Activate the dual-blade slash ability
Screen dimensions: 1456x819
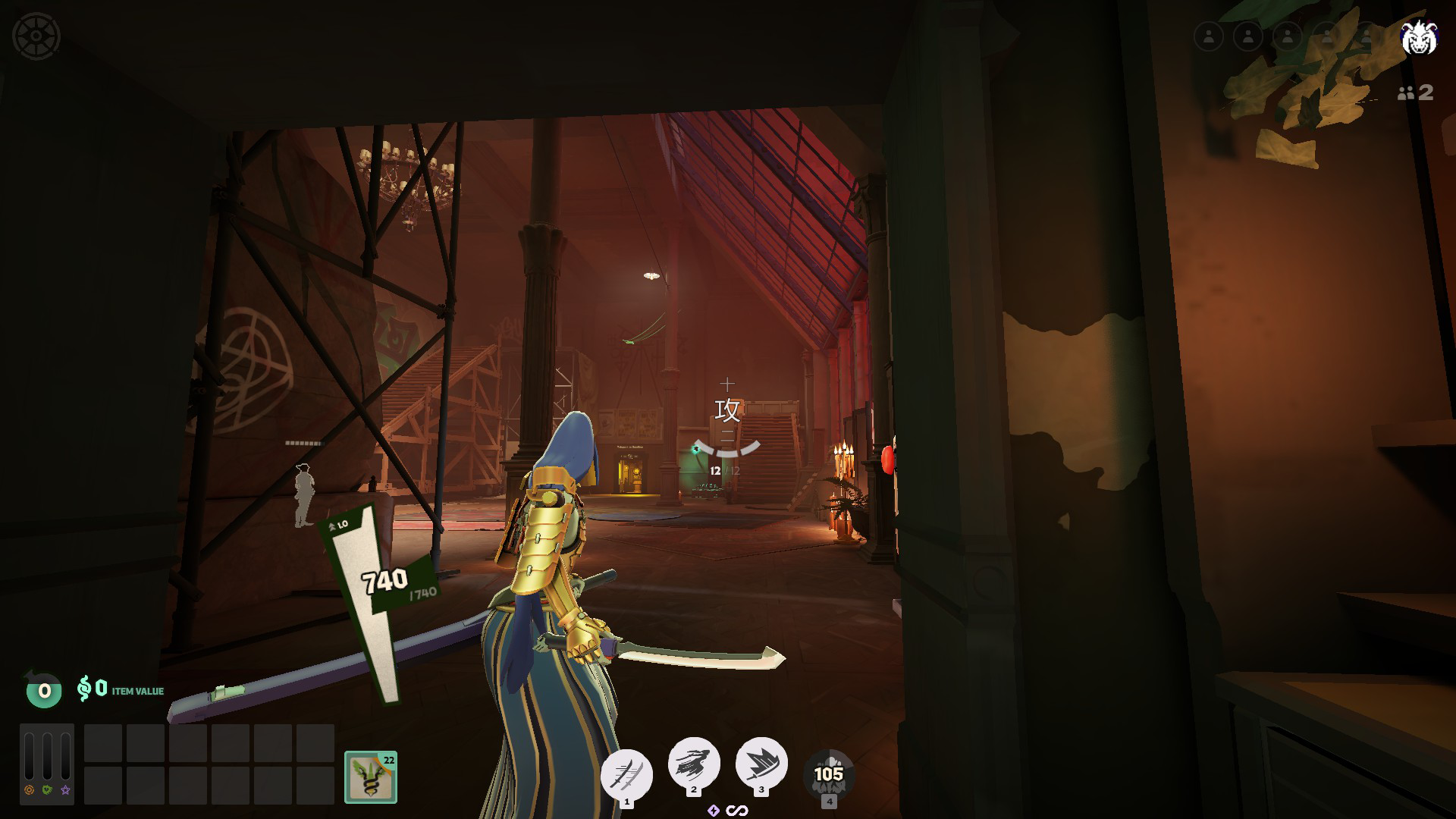coord(626,775)
